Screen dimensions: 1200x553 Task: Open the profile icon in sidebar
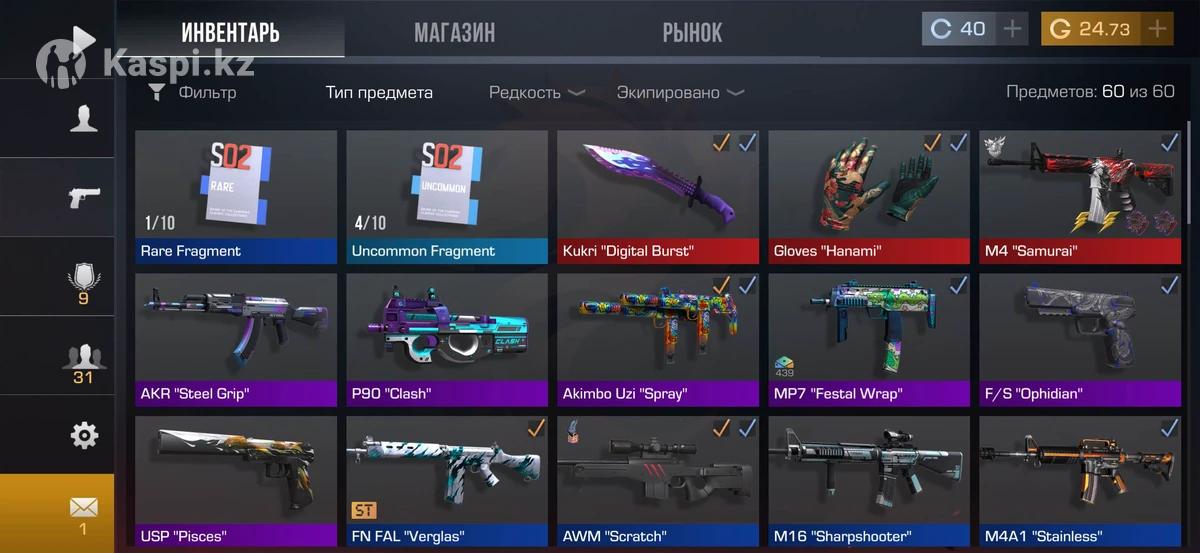point(83,119)
